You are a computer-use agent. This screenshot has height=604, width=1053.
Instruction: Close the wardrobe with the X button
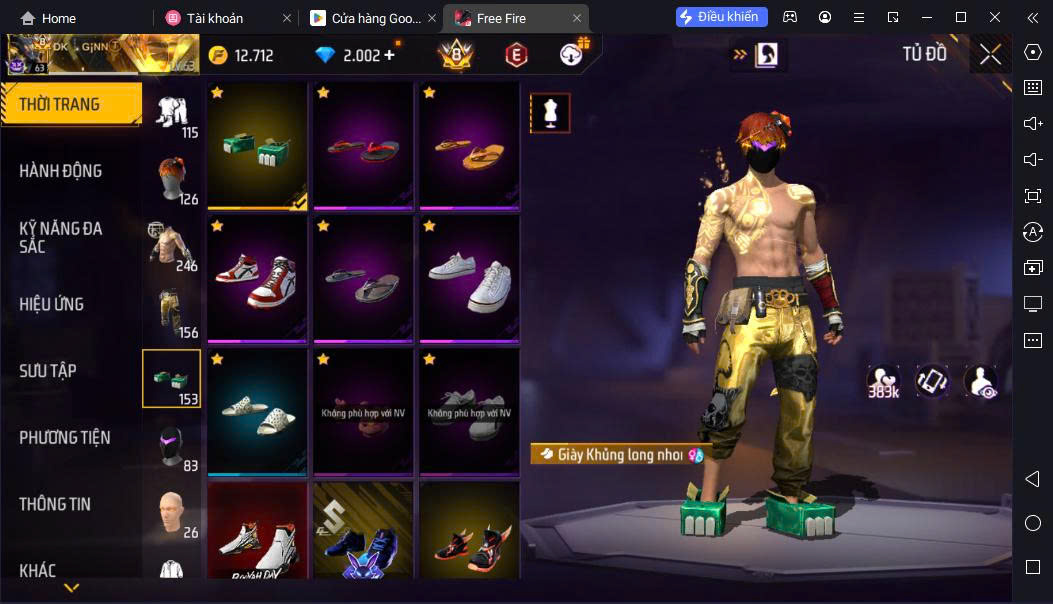[990, 55]
